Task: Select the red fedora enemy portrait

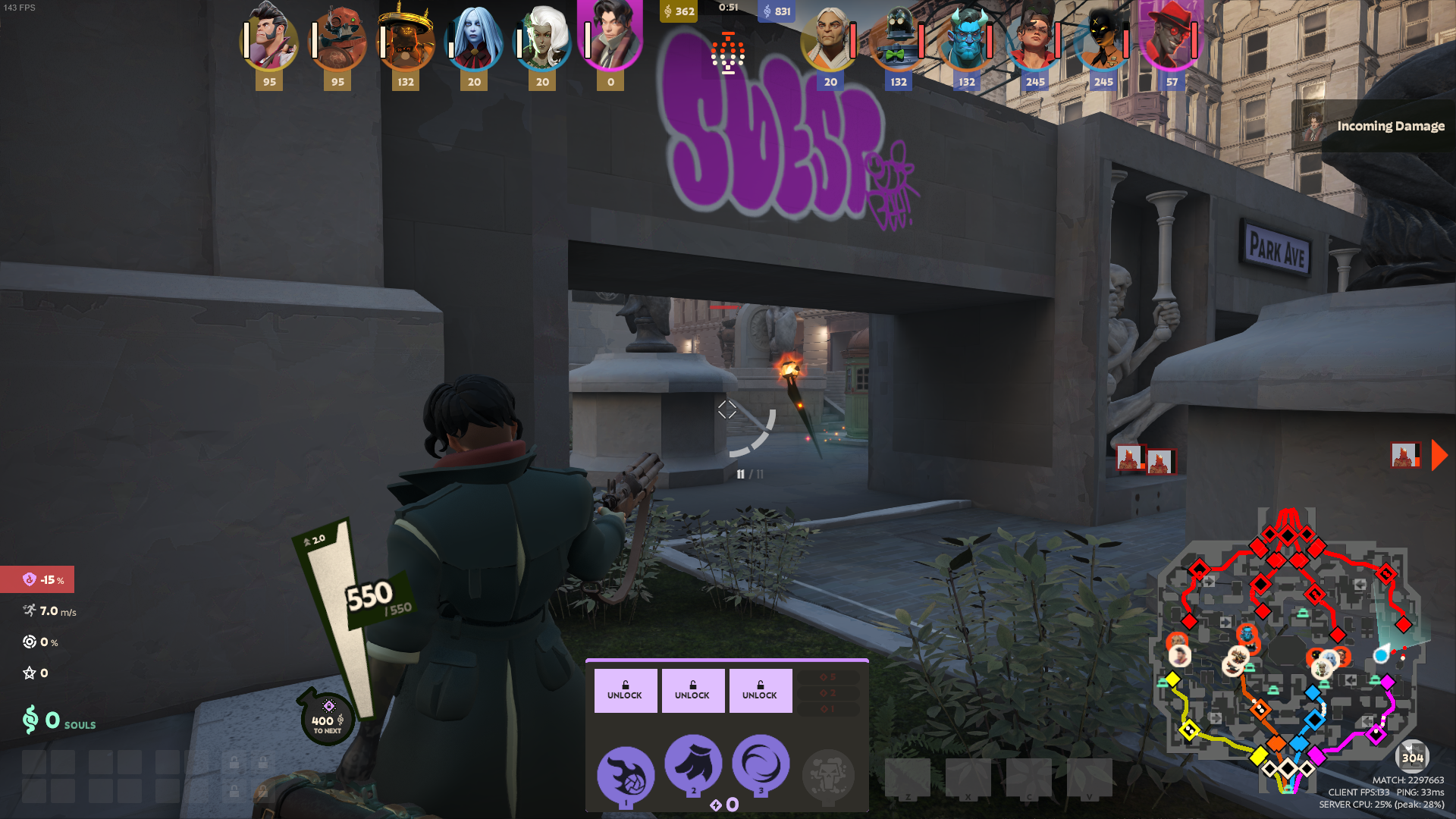Action: click(1171, 39)
